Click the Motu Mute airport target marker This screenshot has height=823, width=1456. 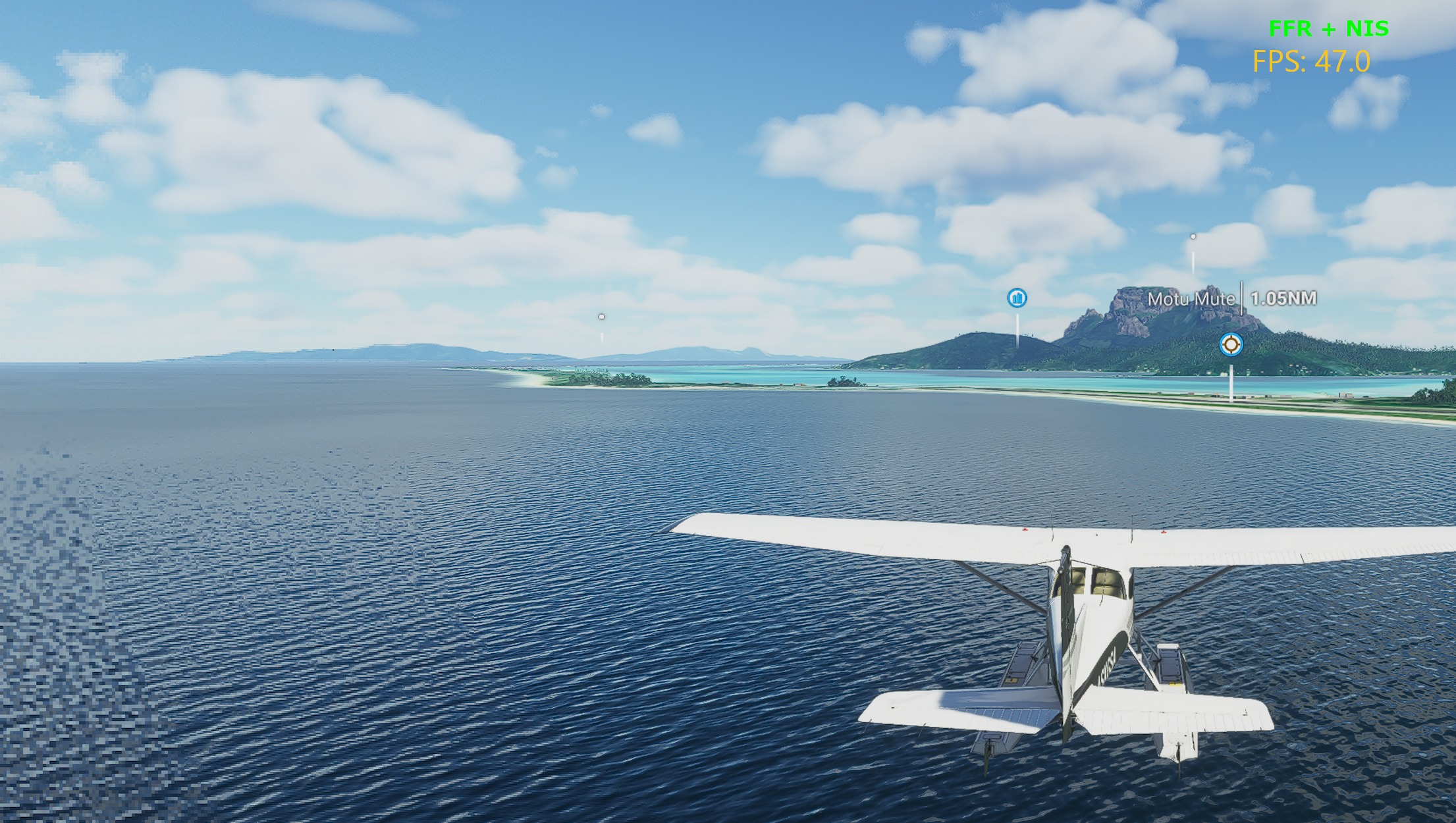[1230, 344]
